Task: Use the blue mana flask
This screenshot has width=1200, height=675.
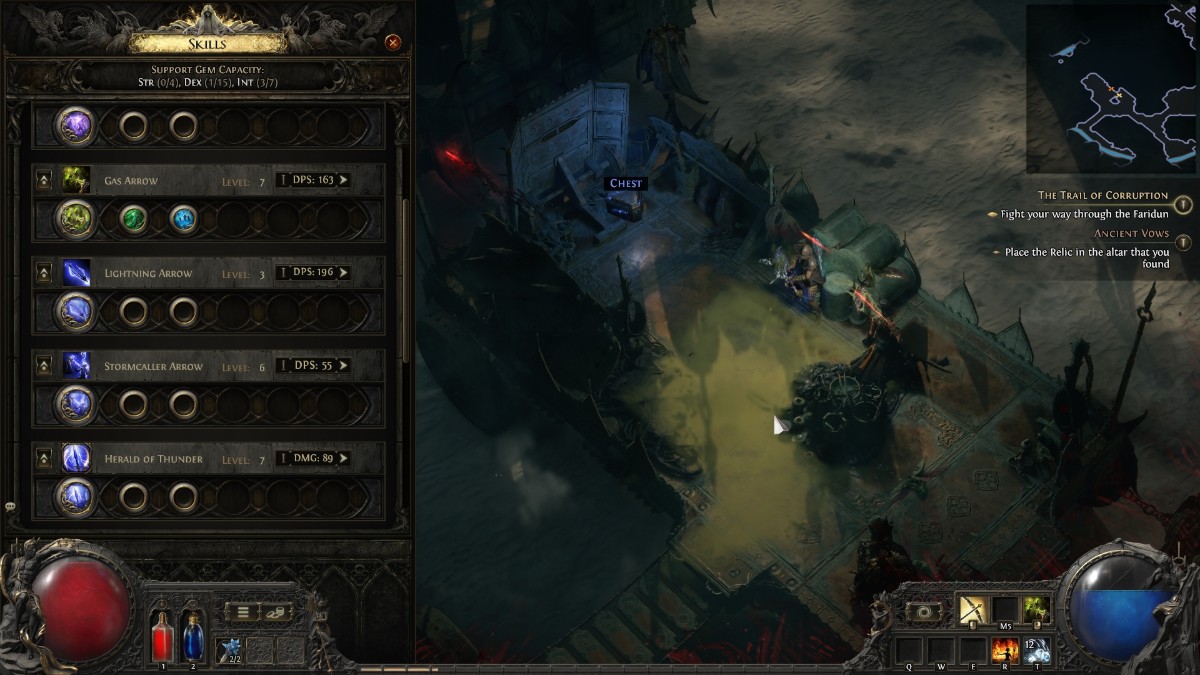Action: click(x=193, y=636)
